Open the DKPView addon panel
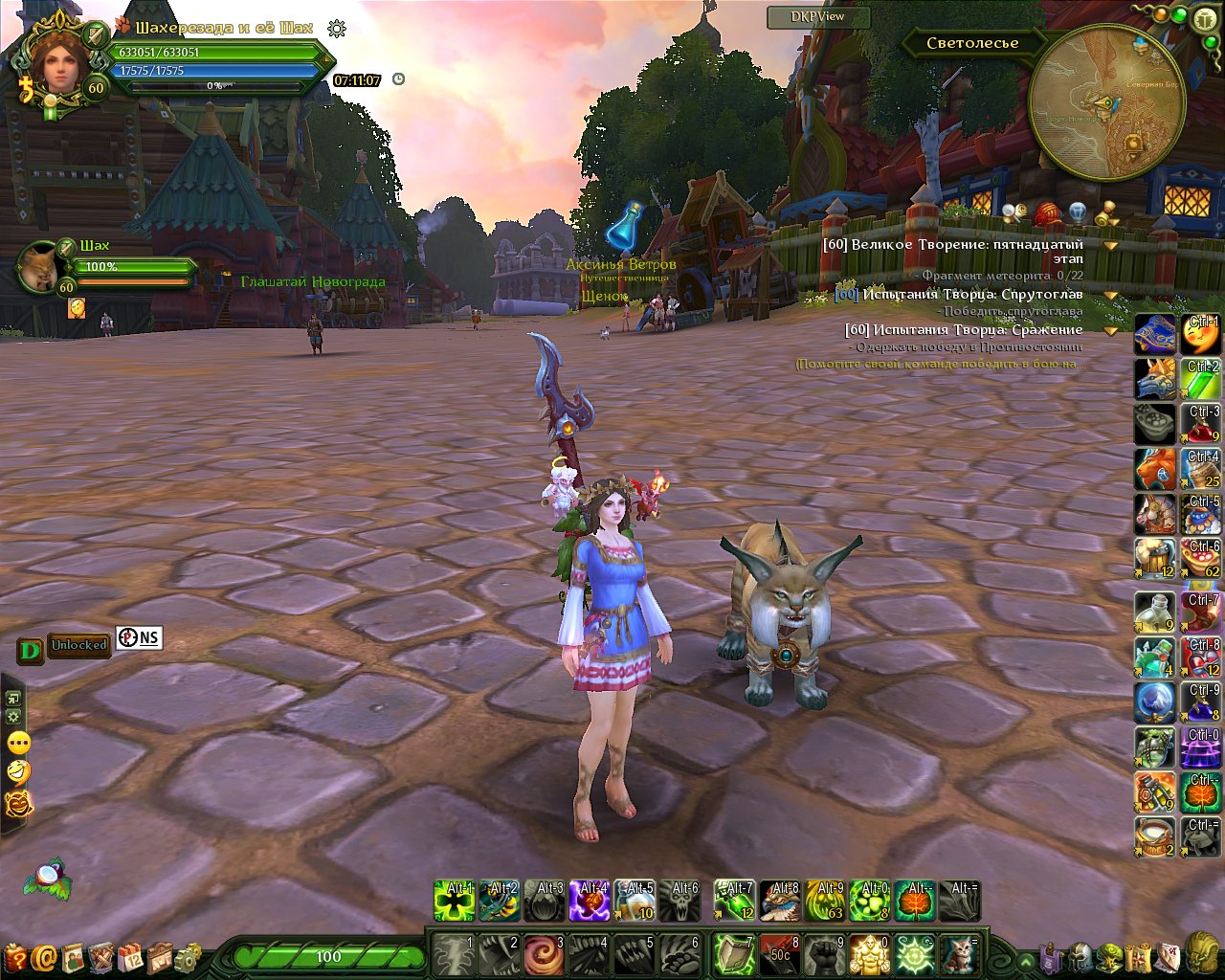The width and height of the screenshot is (1225, 980). tap(818, 17)
